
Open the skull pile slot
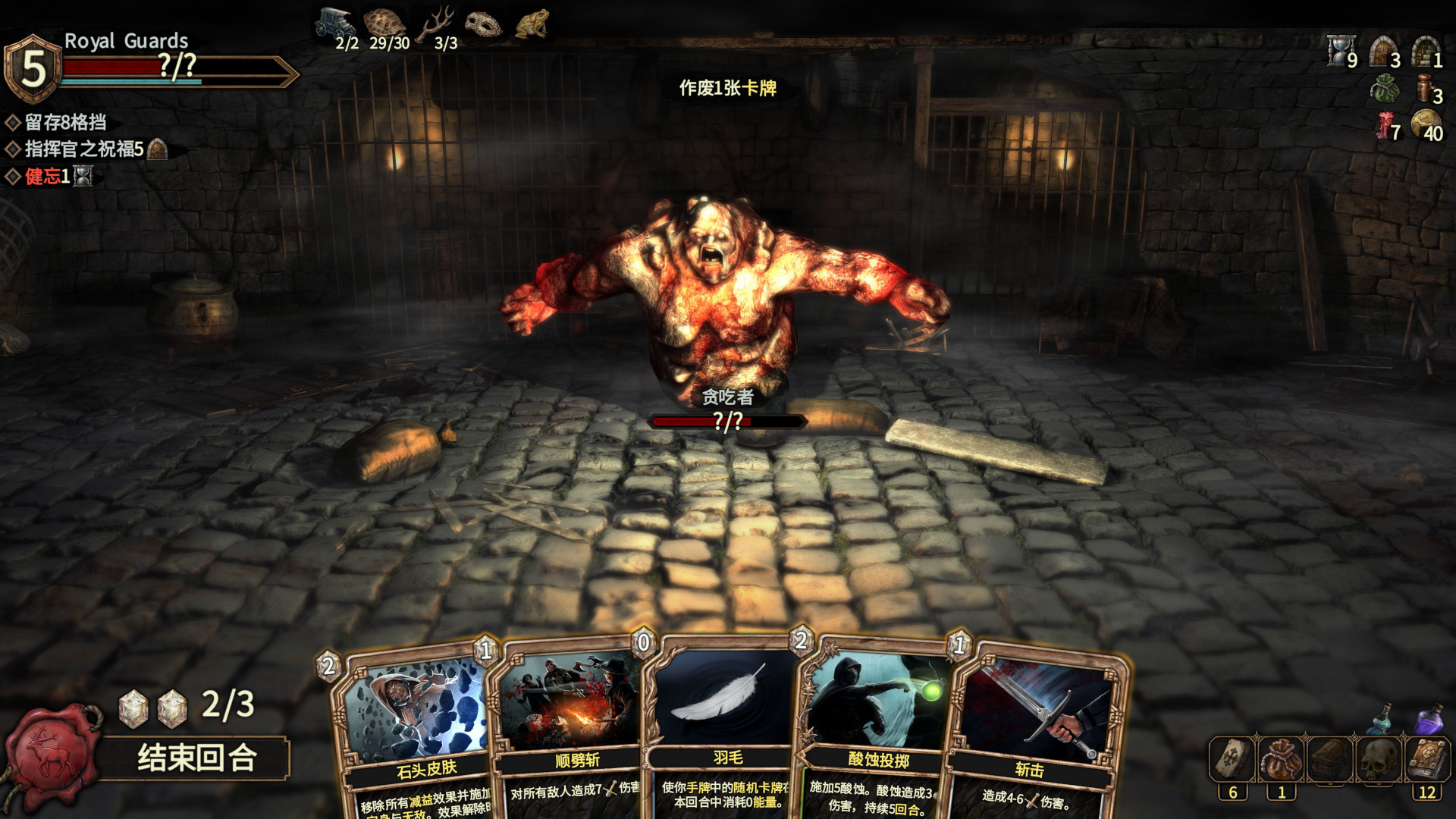click(x=1379, y=759)
